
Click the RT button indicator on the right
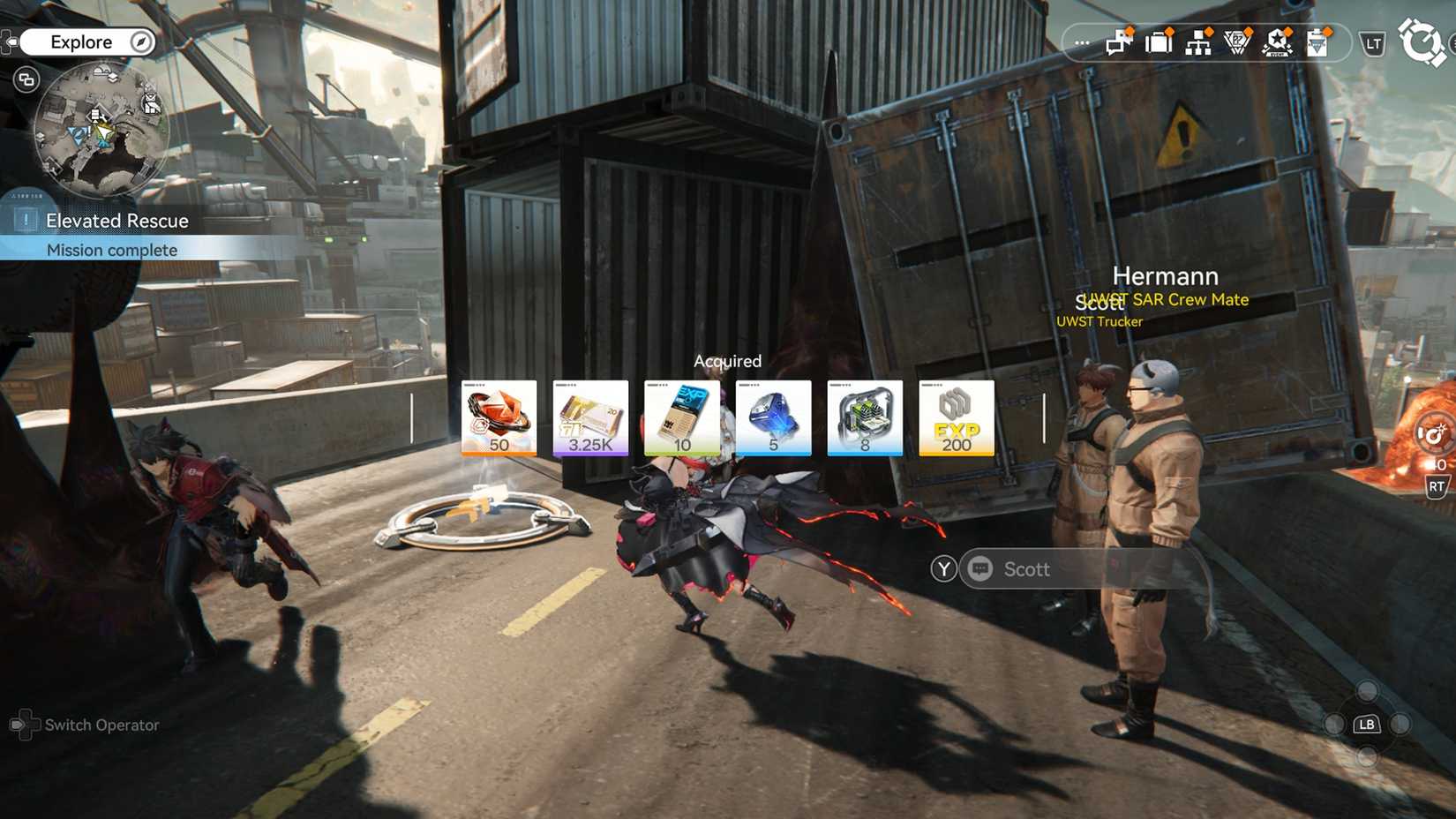1436,485
